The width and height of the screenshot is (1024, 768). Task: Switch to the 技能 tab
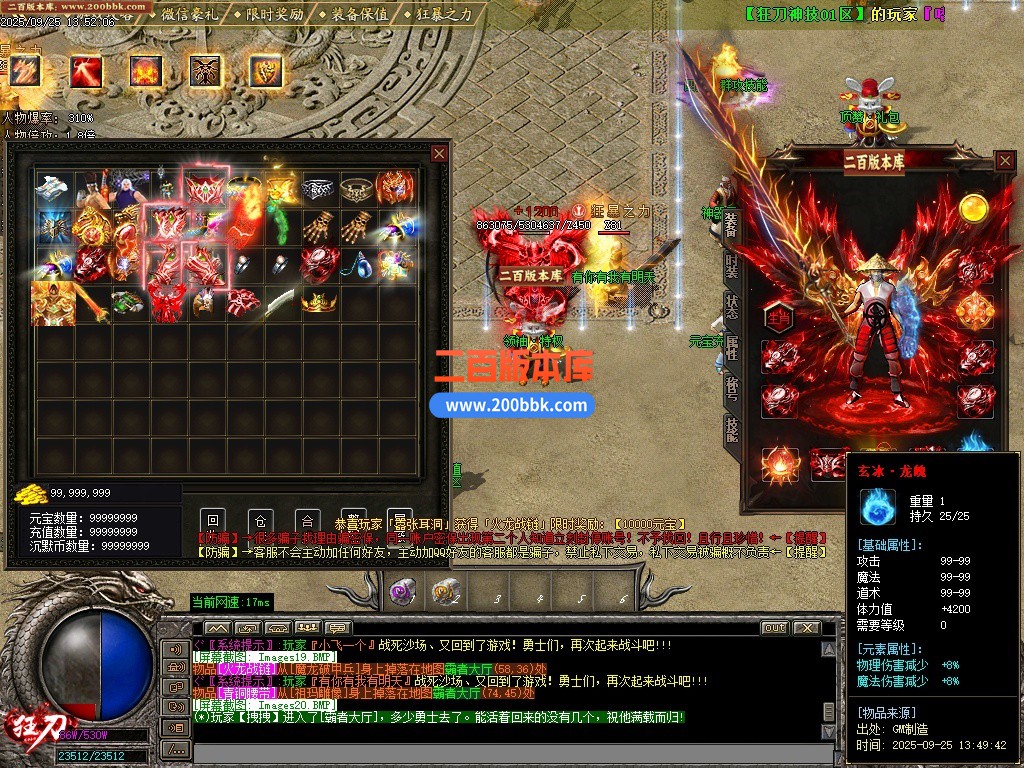point(732,429)
